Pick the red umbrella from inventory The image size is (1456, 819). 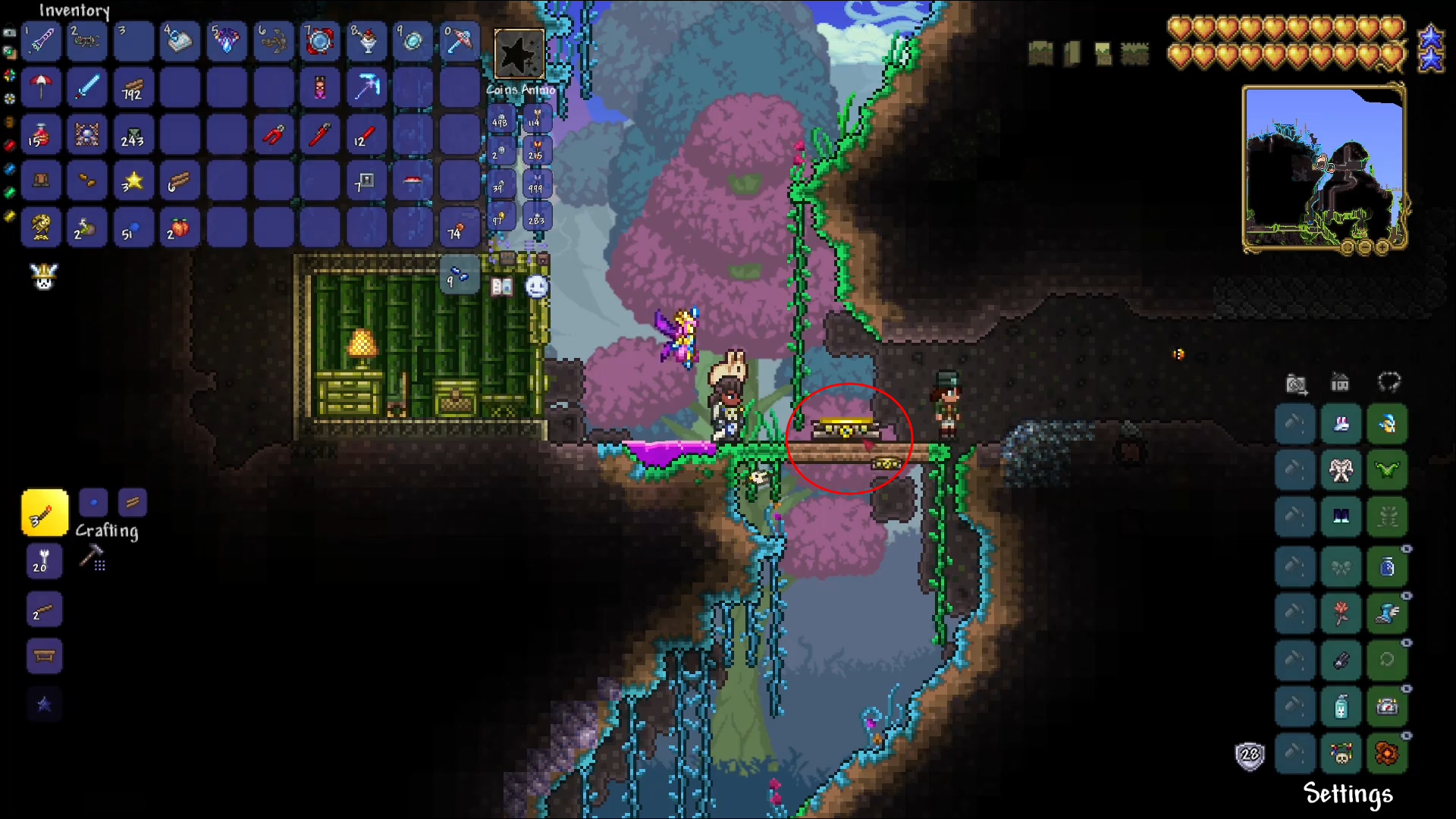click(x=41, y=88)
